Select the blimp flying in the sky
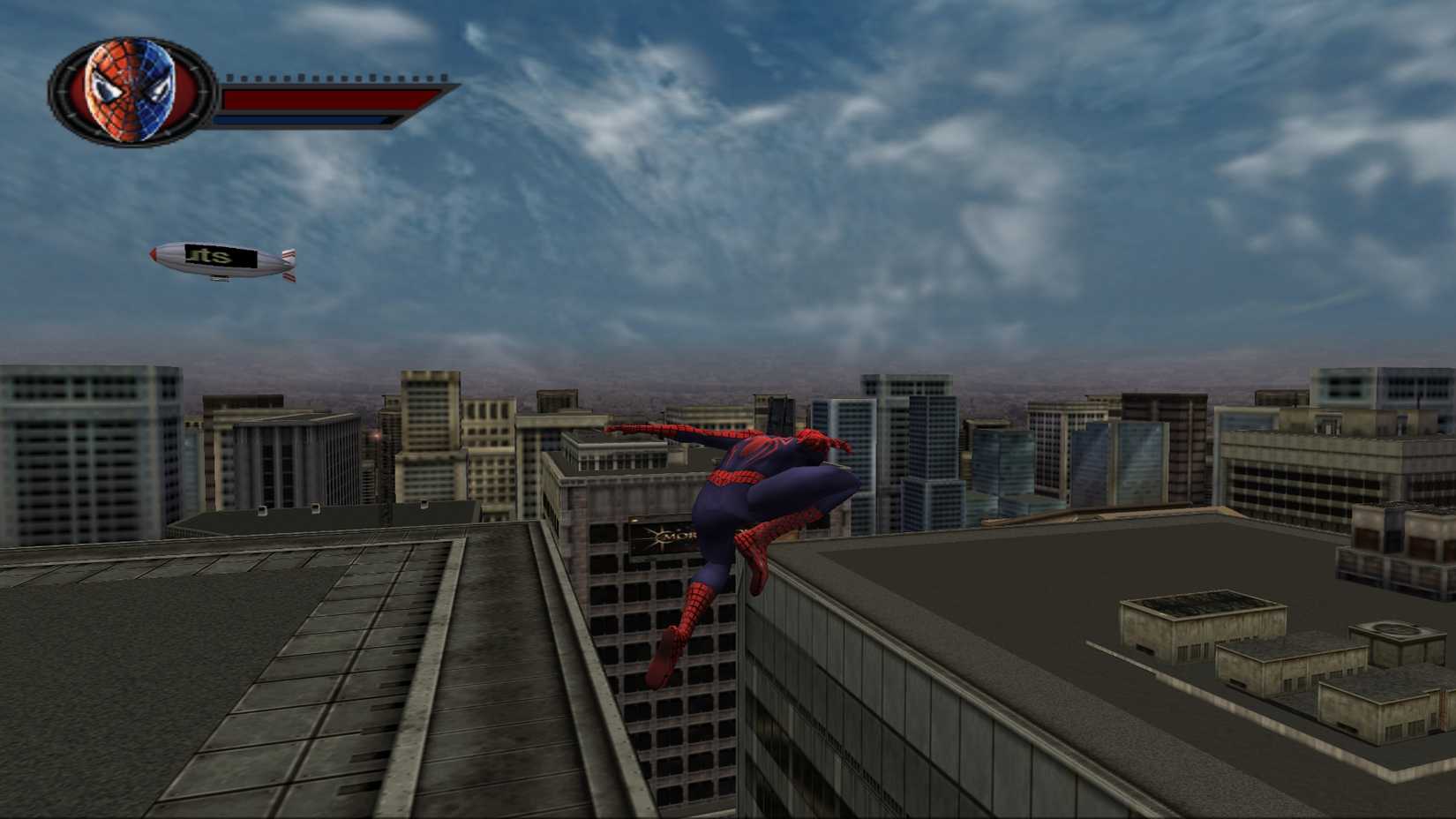This screenshot has width=1456, height=819. click(221, 260)
